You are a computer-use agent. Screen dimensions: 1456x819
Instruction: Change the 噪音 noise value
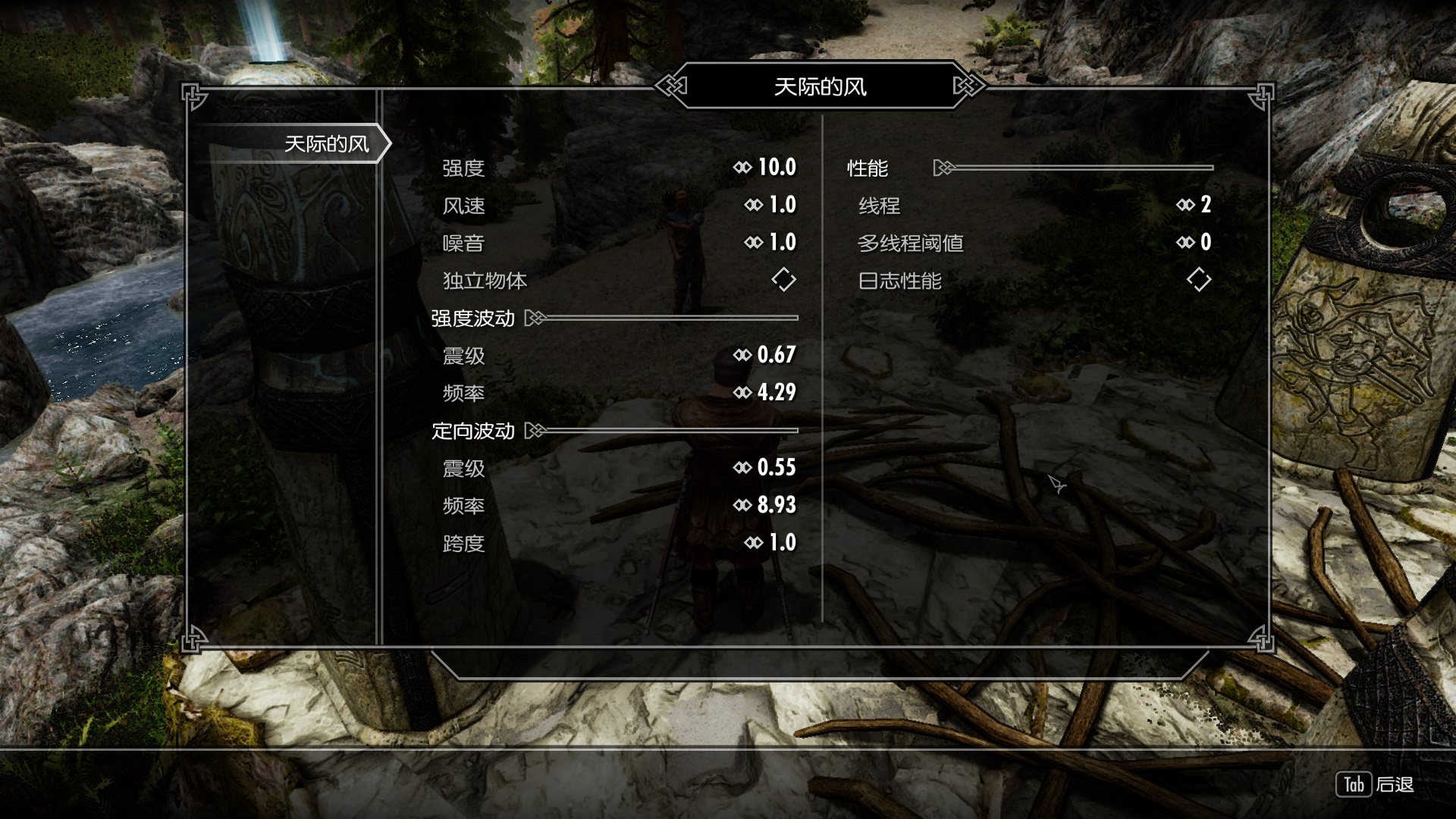[x=618, y=243]
